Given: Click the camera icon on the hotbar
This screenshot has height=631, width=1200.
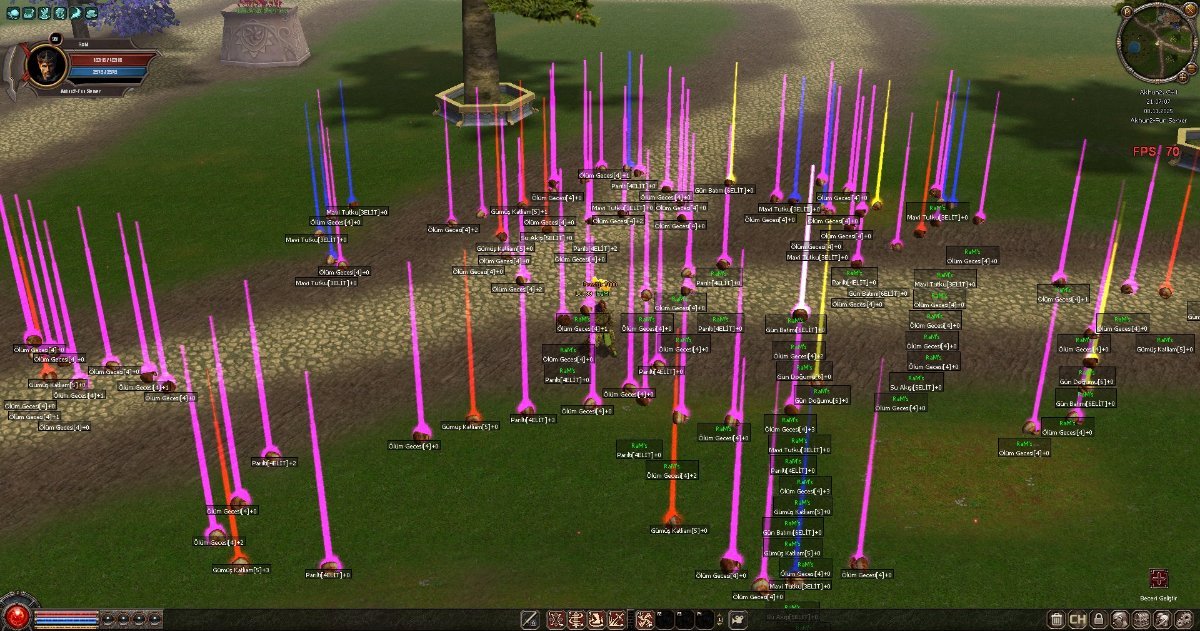Looking at the screenshot, I should tap(737, 620).
